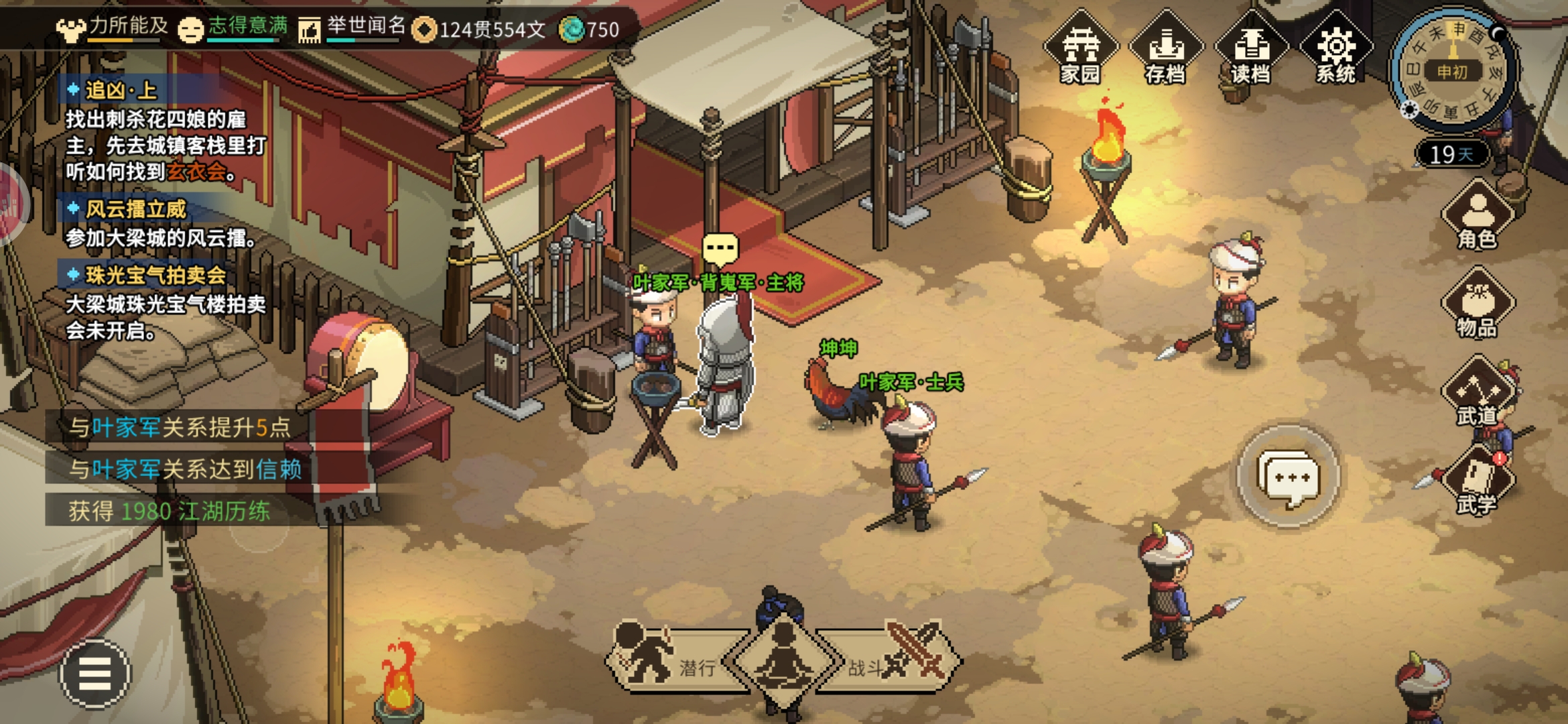1568x724 pixels.
Task: Open the 读档 load game menu
Action: pyautogui.click(x=1251, y=50)
